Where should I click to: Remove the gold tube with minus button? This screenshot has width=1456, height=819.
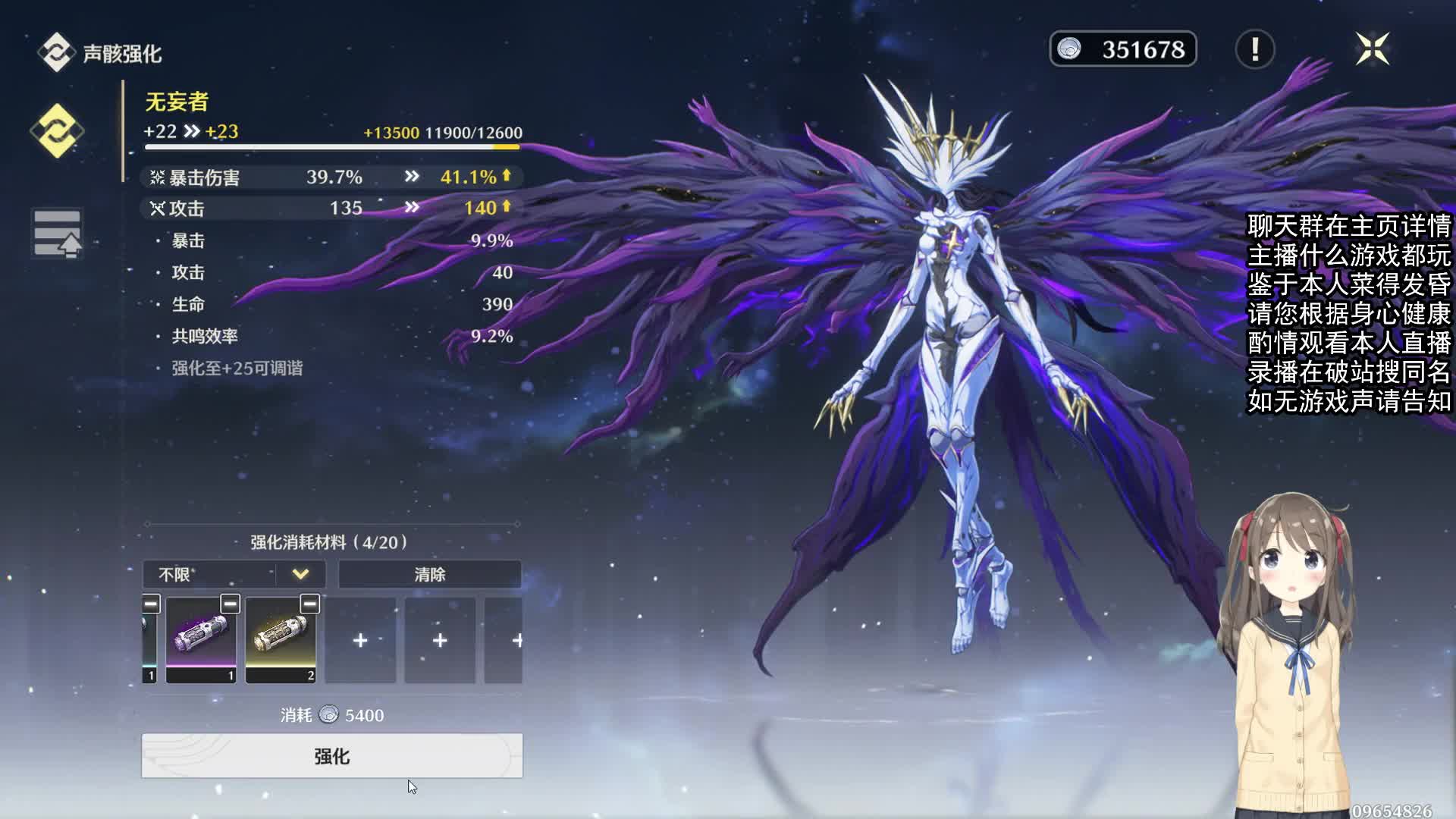[309, 604]
